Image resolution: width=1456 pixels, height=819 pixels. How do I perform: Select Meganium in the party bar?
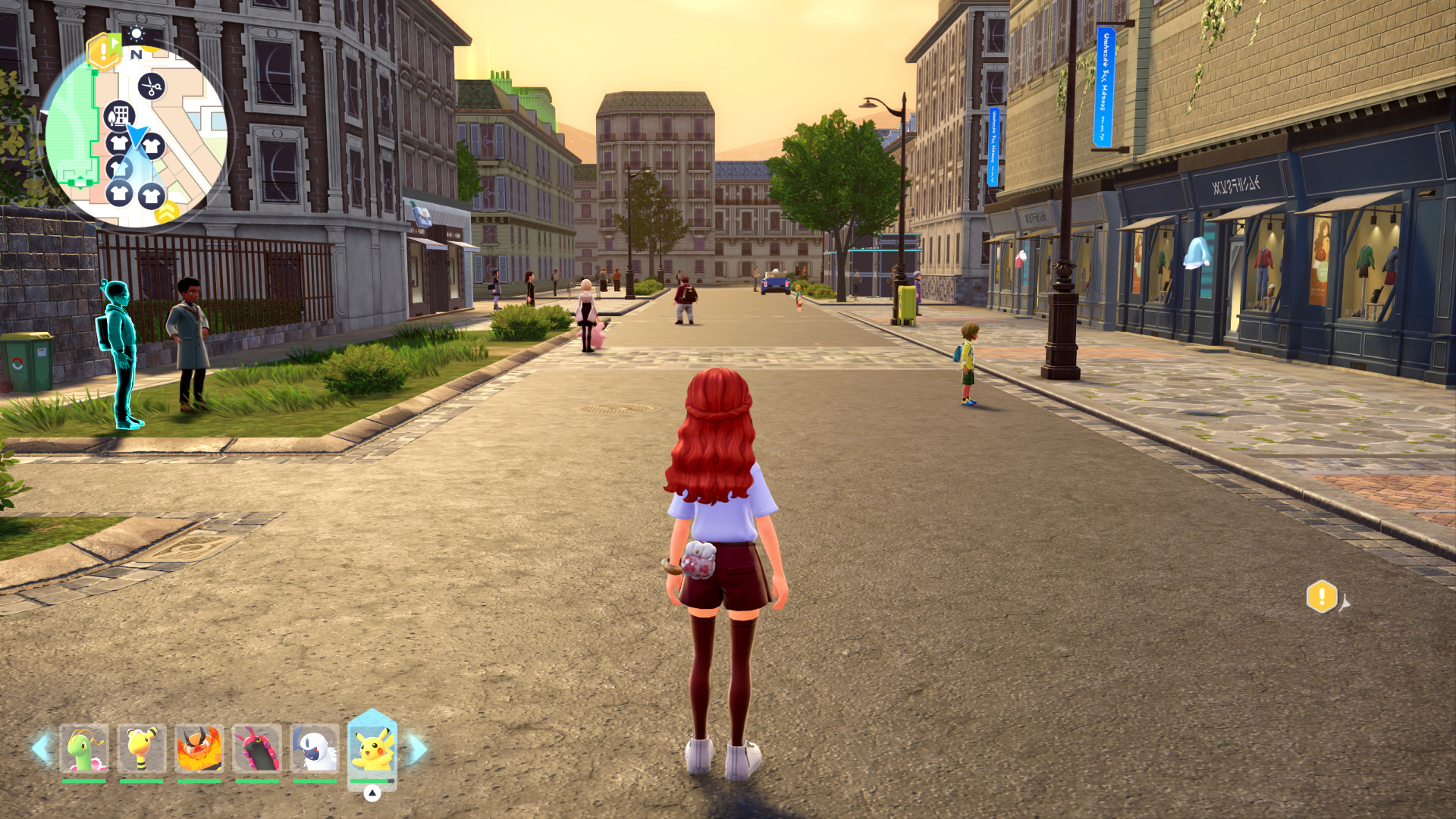point(84,748)
